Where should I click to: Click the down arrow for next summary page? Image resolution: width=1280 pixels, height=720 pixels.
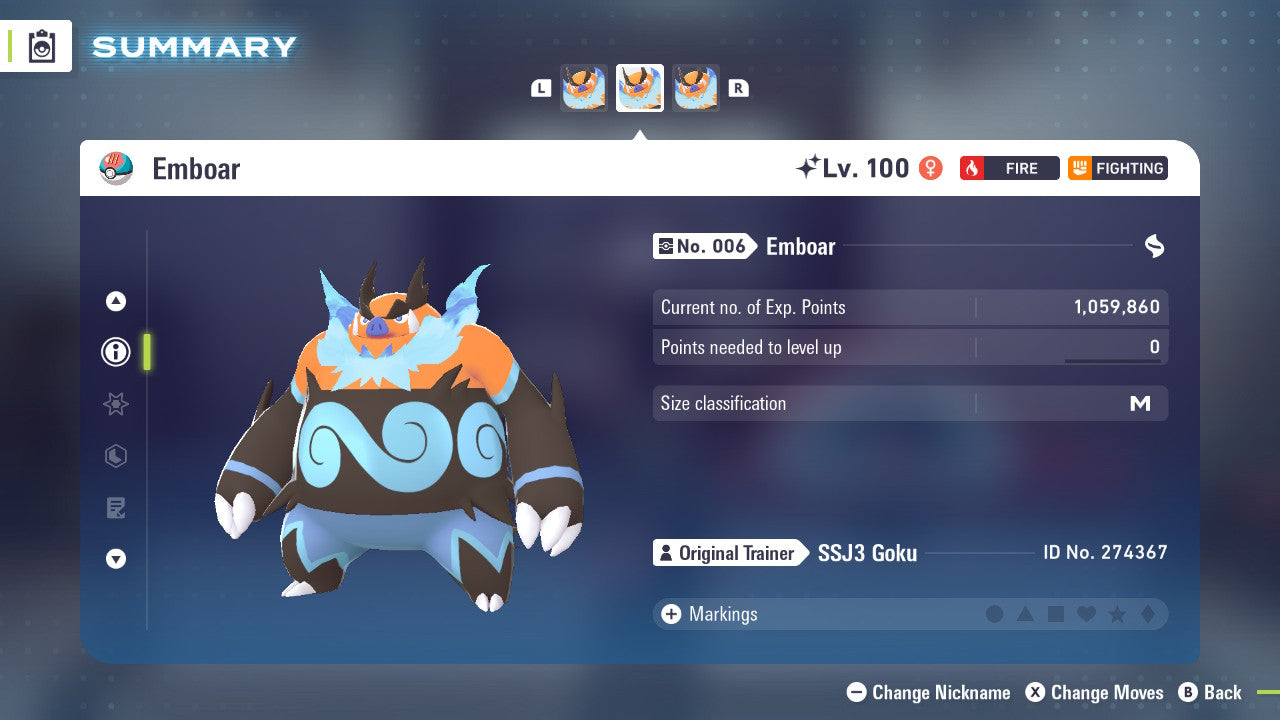click(116, 559)
